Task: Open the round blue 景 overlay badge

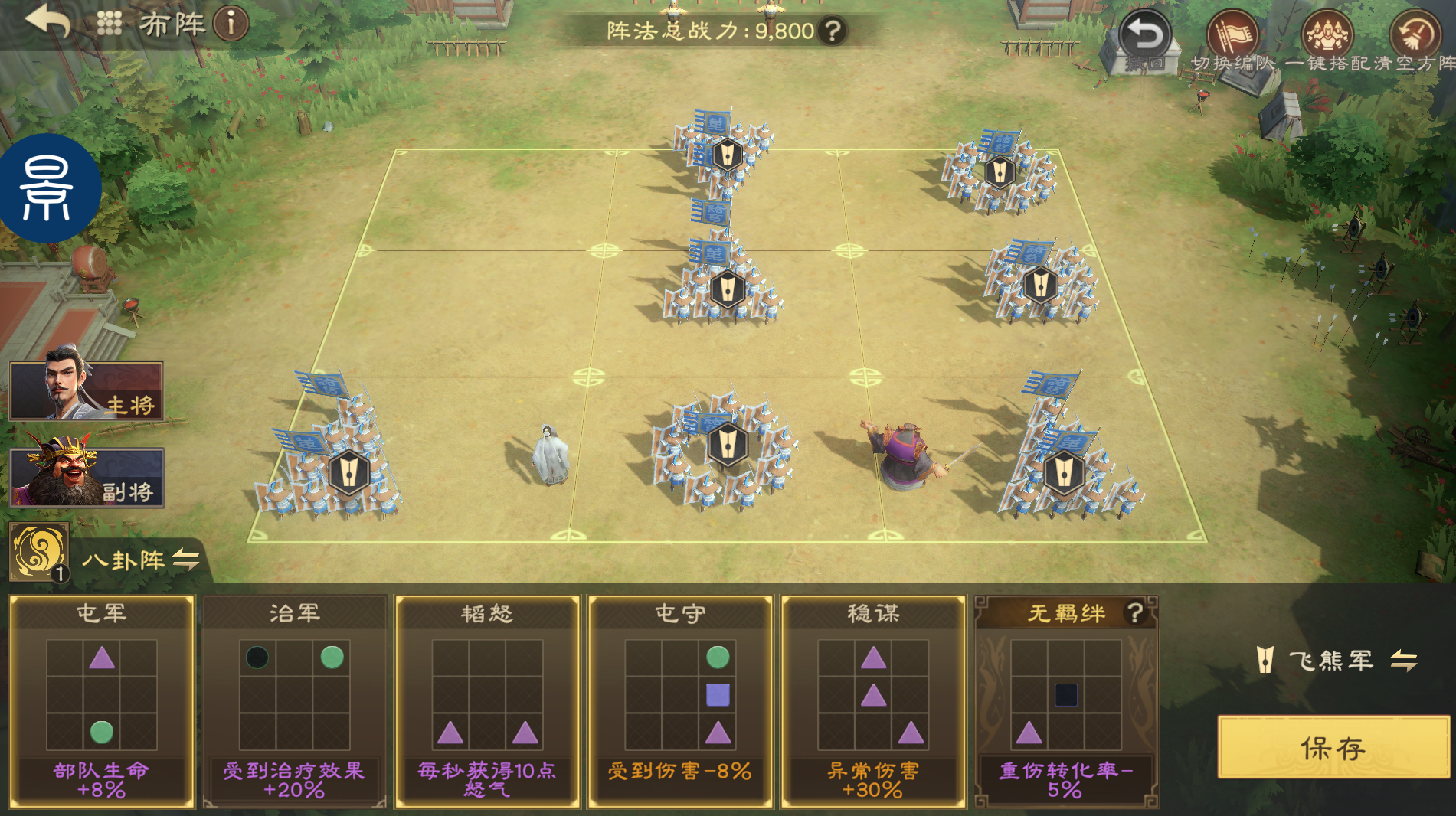Action: point(48,188)
